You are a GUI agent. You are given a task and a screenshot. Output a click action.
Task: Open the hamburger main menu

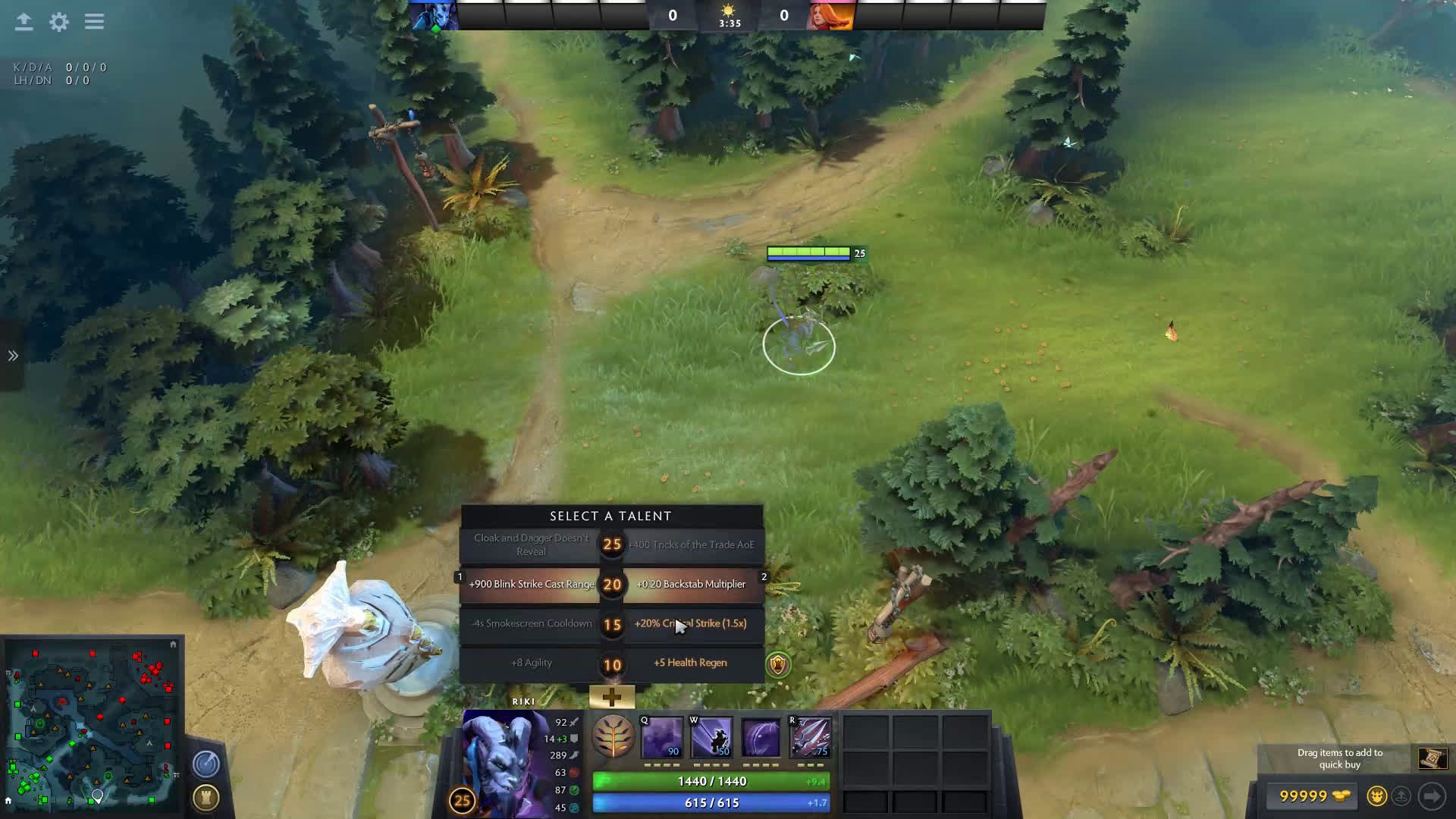click(x=95, y=22)
